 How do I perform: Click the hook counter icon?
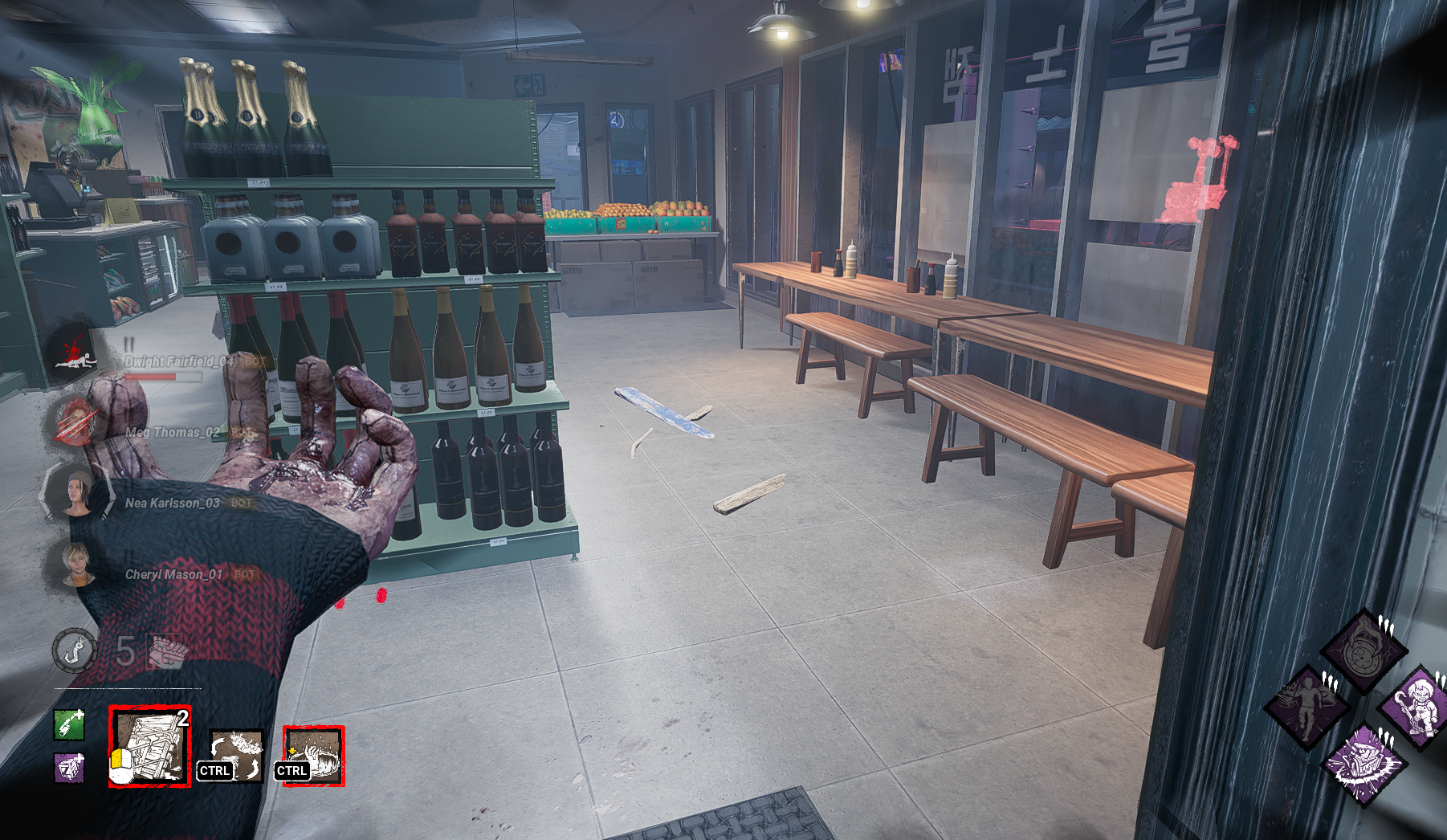tap(75, 650)
